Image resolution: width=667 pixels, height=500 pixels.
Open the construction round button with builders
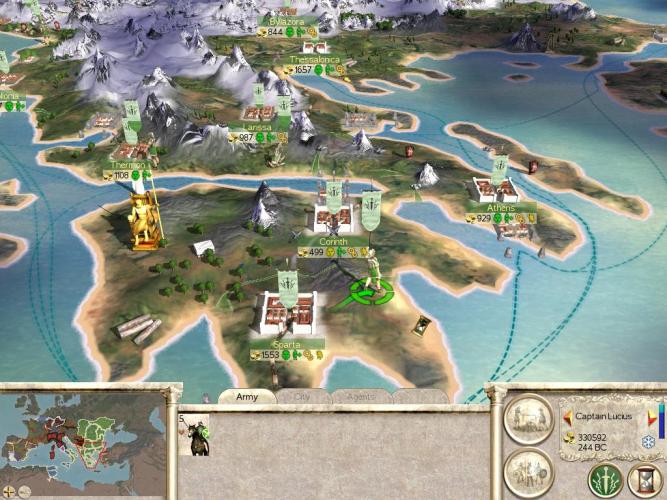coord(528,418)
